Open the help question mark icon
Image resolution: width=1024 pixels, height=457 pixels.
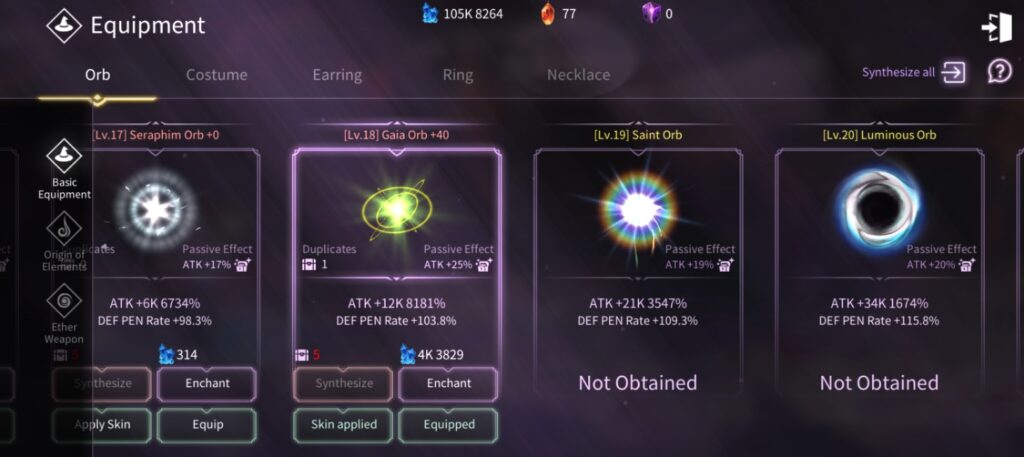click(x=999, y=71)
